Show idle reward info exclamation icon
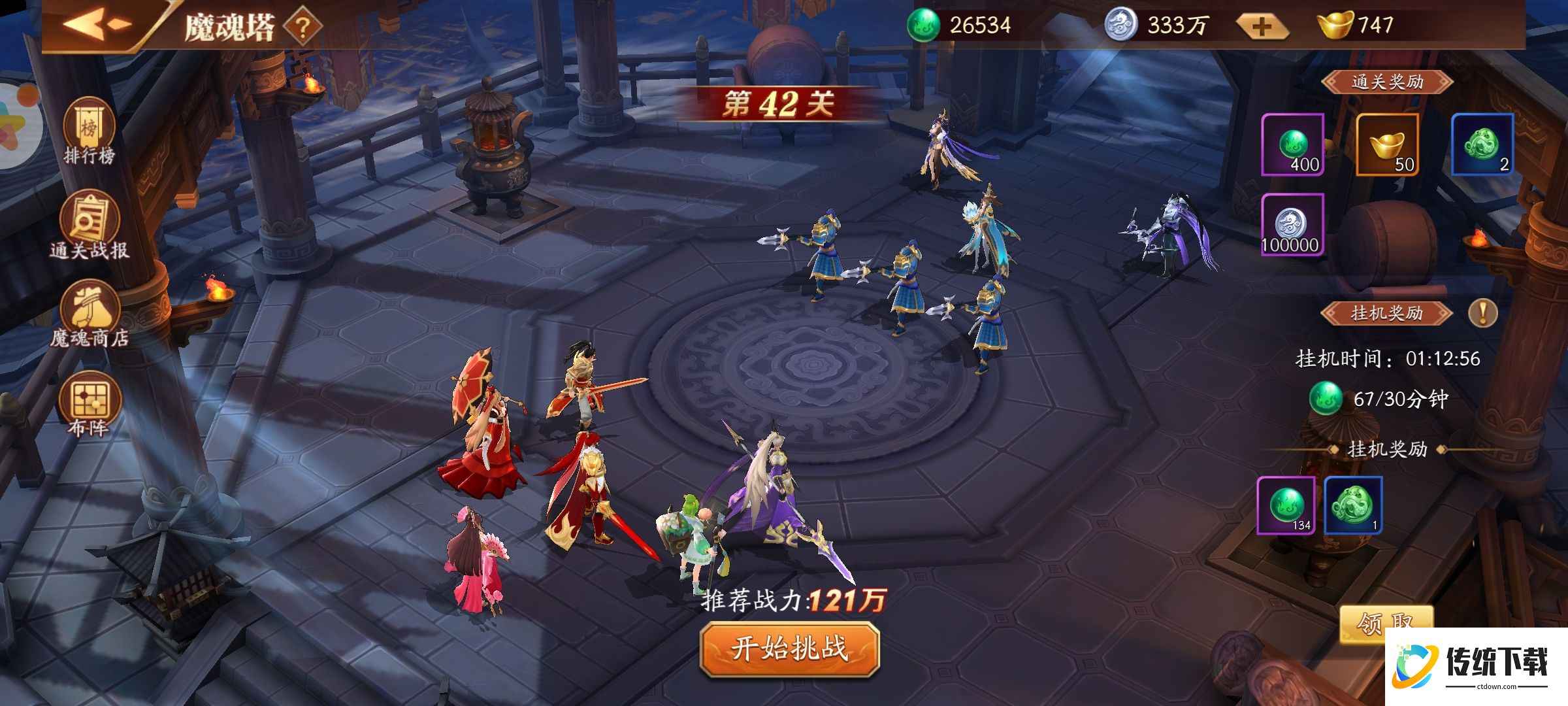The height and width of the screenshot is (706, 1568). click(x=1482, y=313)
